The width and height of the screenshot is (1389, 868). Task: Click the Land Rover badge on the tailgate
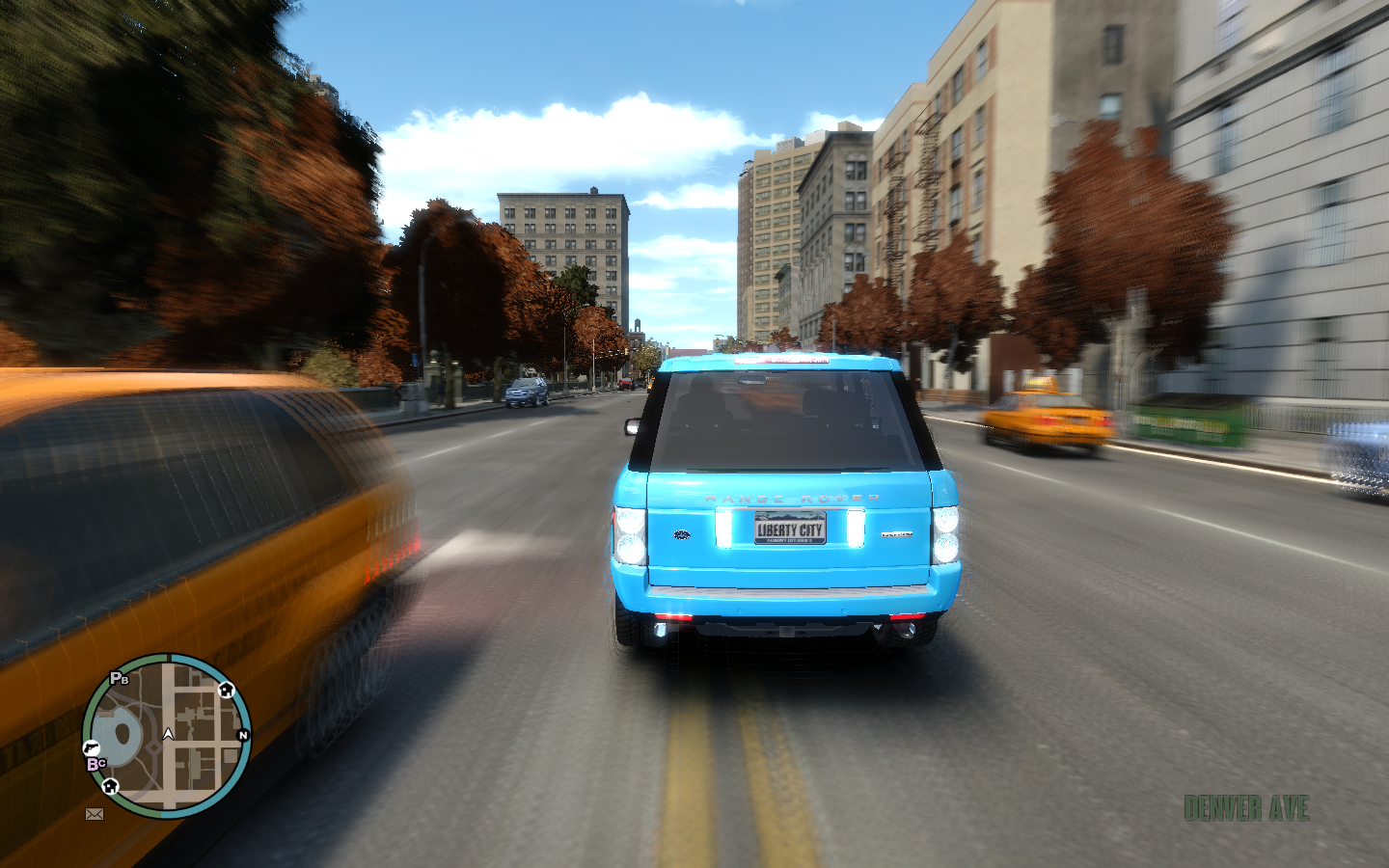pos(681,533)
